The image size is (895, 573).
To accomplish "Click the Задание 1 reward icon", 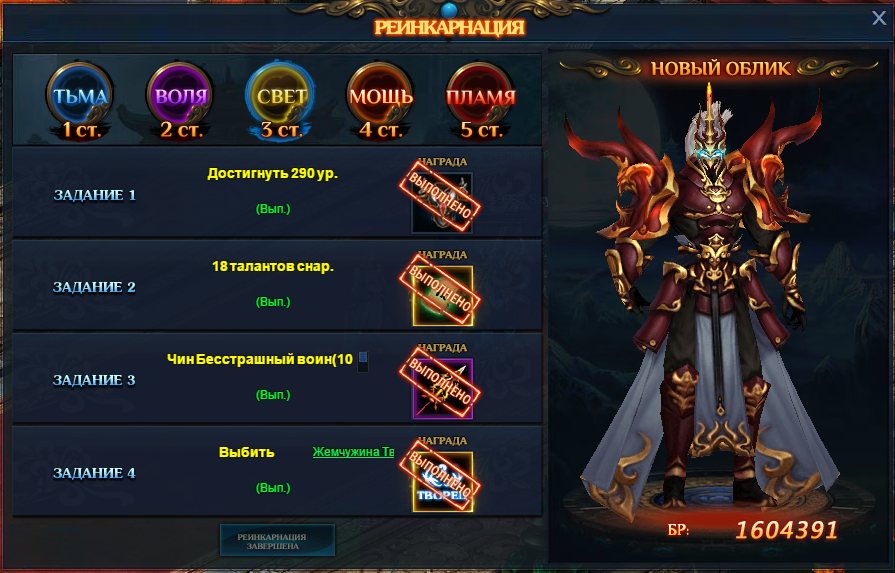I will [442, 201].
